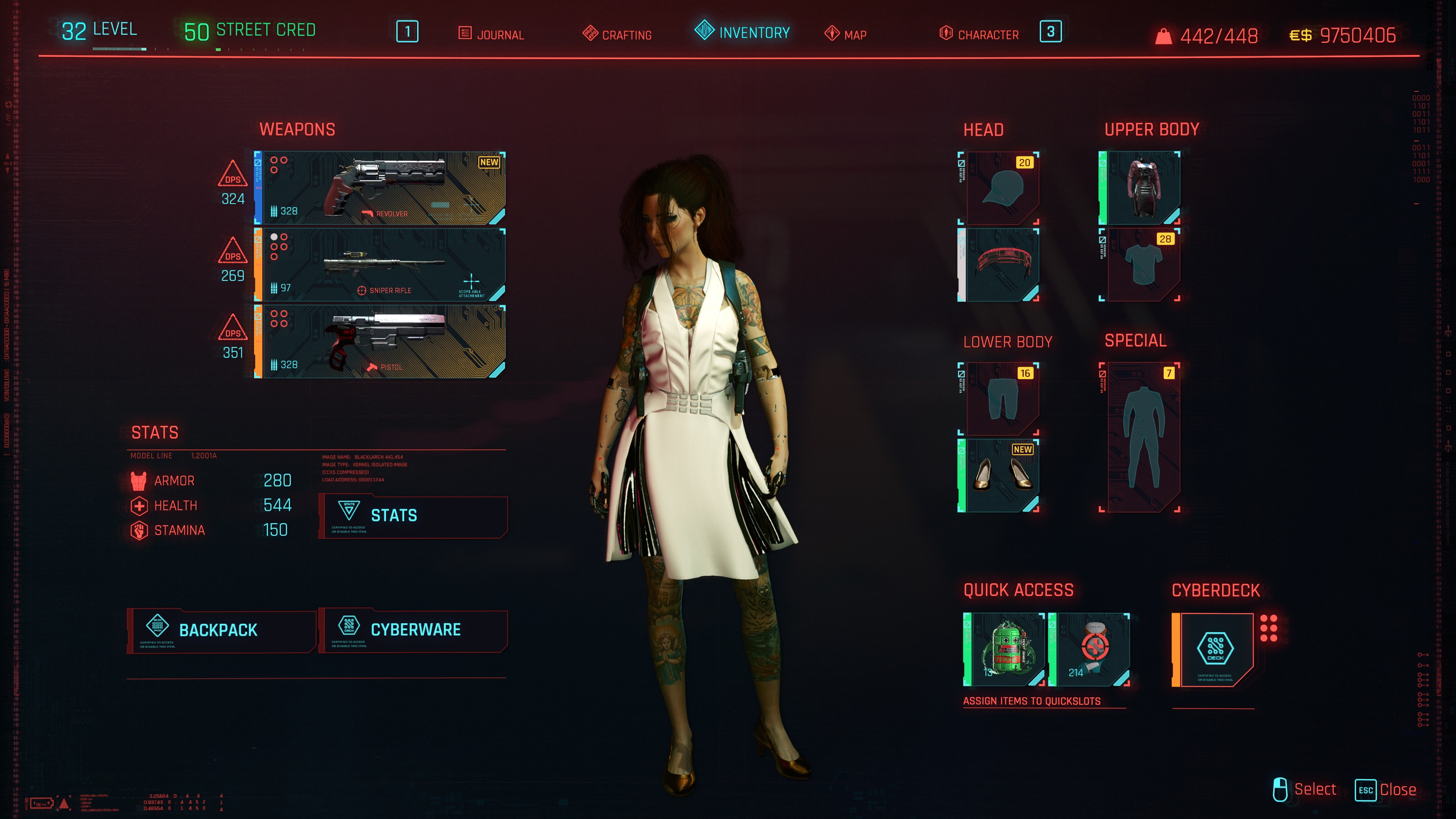The height and width of the screenshot is (819, 1456).
Task: Choose the equipped gold heels slot
Action: point(999,475)
